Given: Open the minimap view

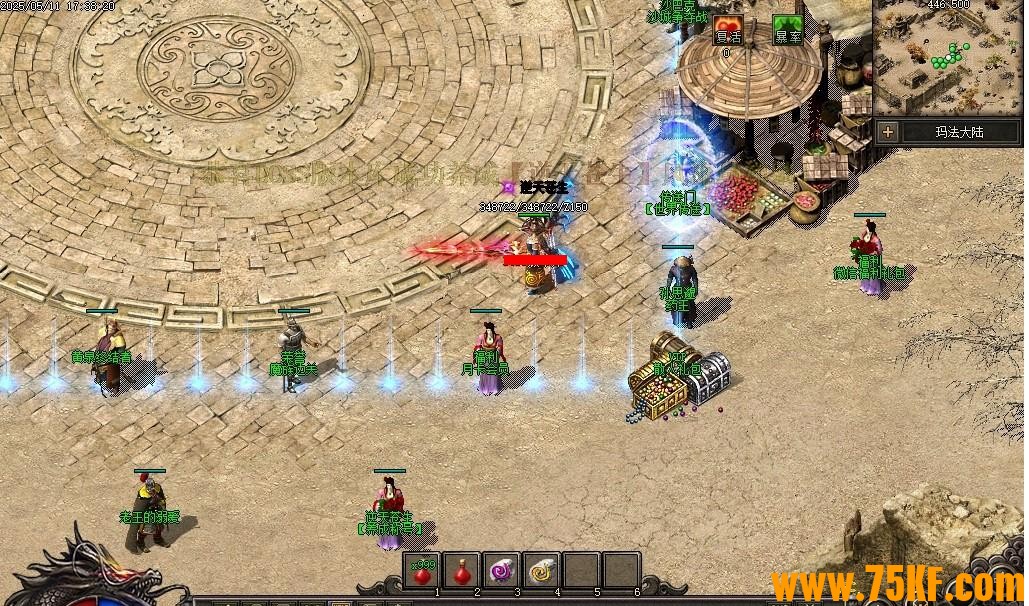Looking at the screenshot, I should [x=948, y=57].
